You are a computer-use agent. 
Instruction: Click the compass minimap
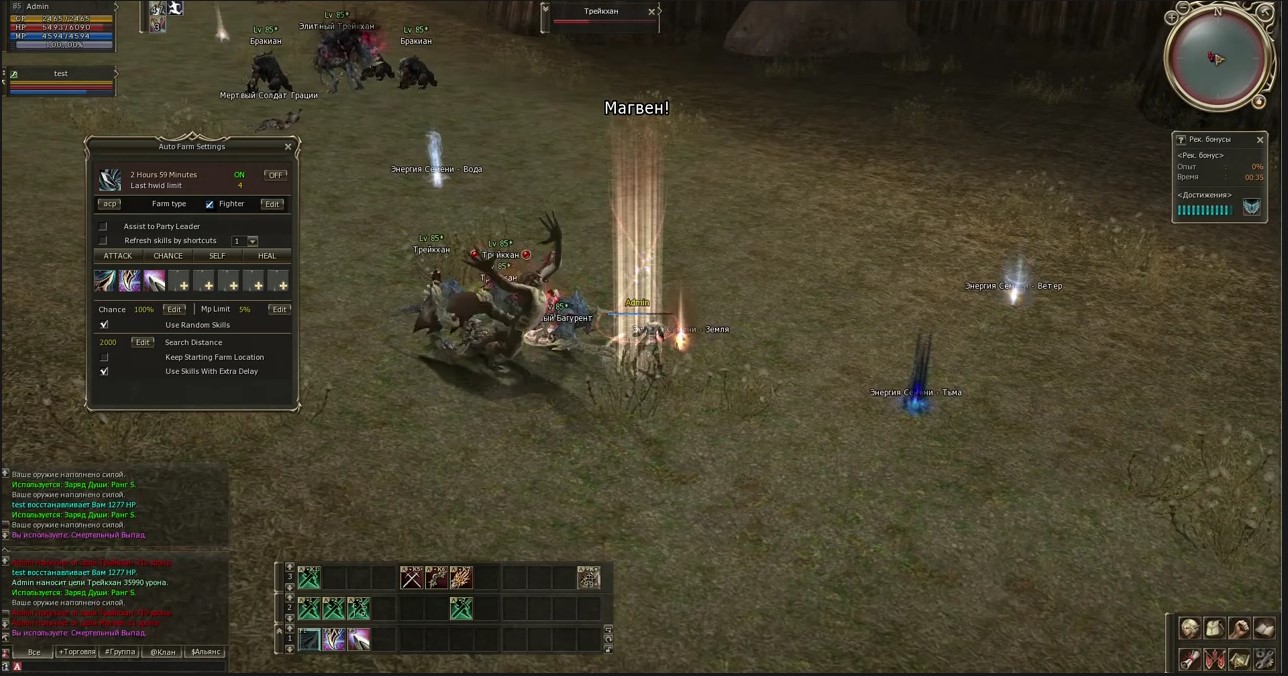pyautogui.click(x=1217, y=58)
